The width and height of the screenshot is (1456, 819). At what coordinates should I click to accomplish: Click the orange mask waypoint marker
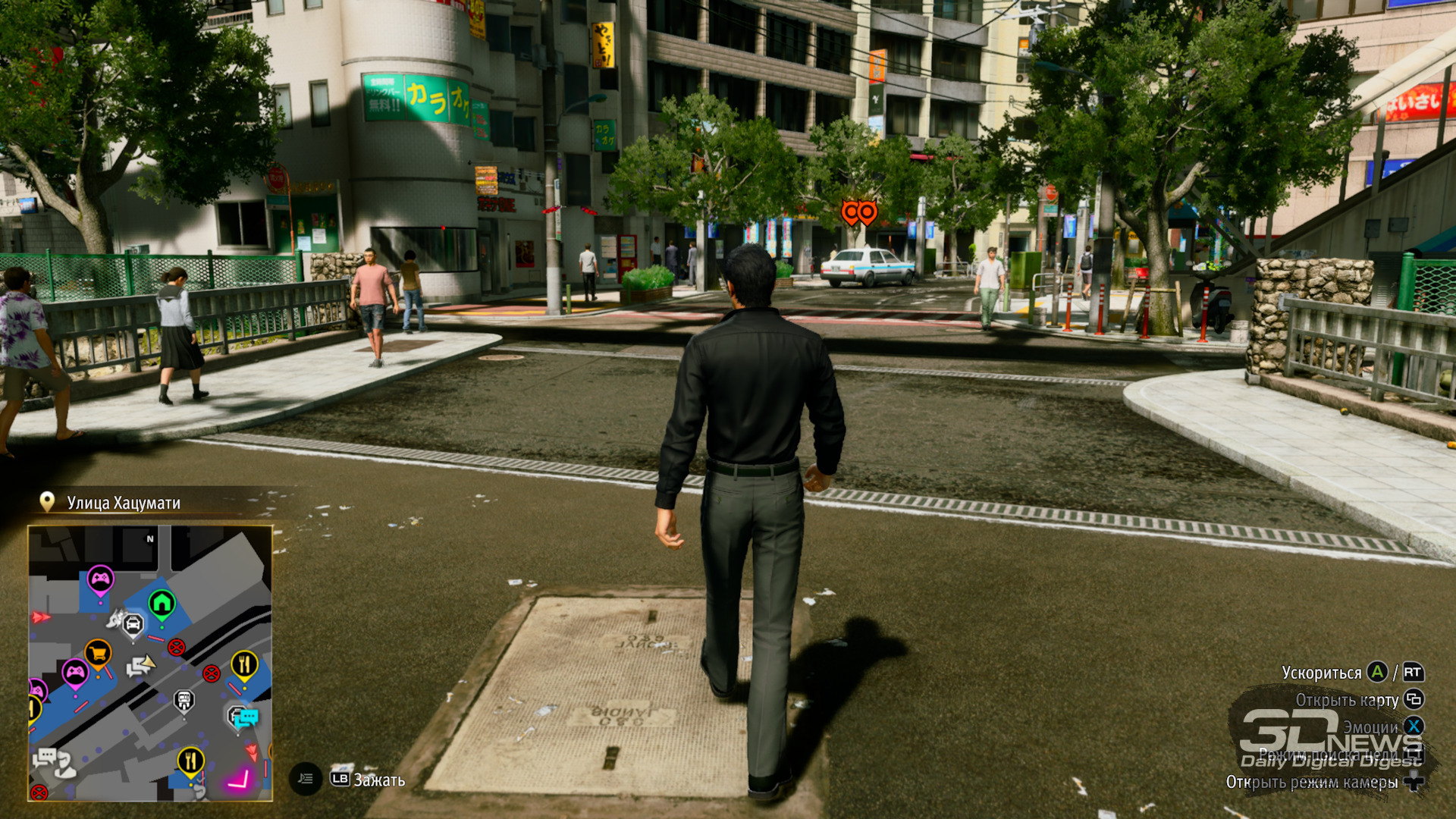coord(859,213)
